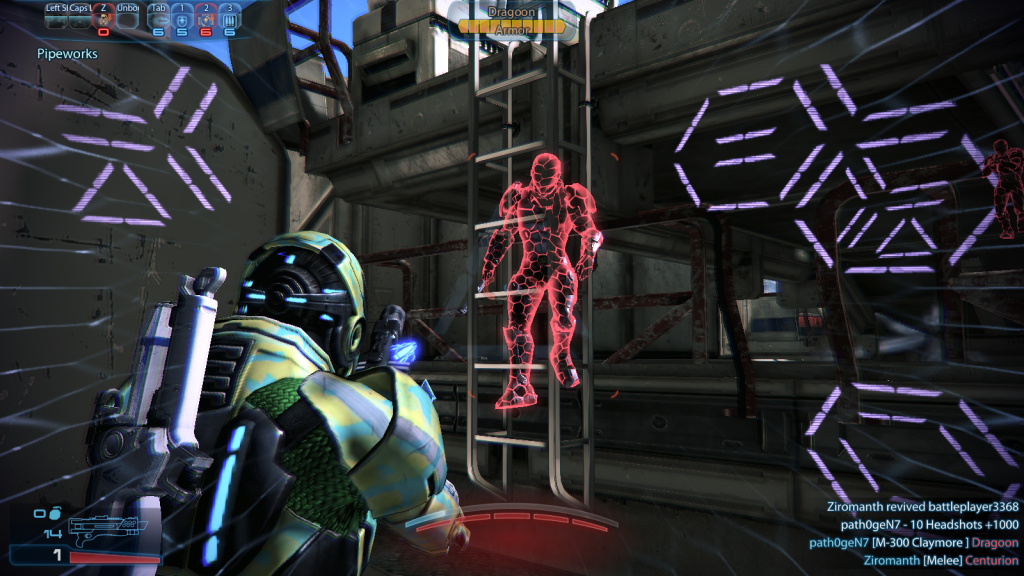The image size is (1024, 576).
Task: Use the Tab consumable with arrow icon
Action: (x=158, y=20)
